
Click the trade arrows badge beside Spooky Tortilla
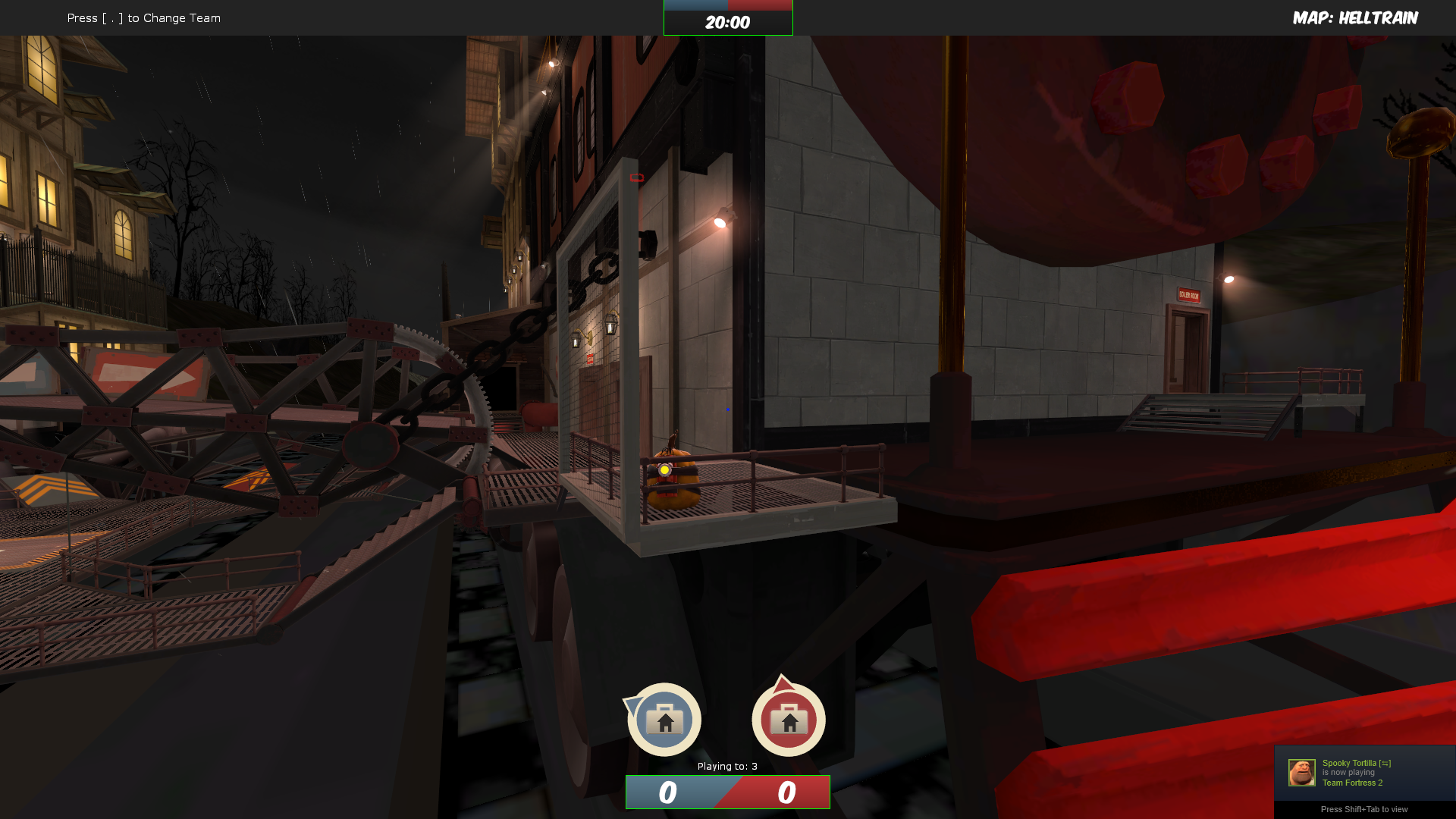1385,763
